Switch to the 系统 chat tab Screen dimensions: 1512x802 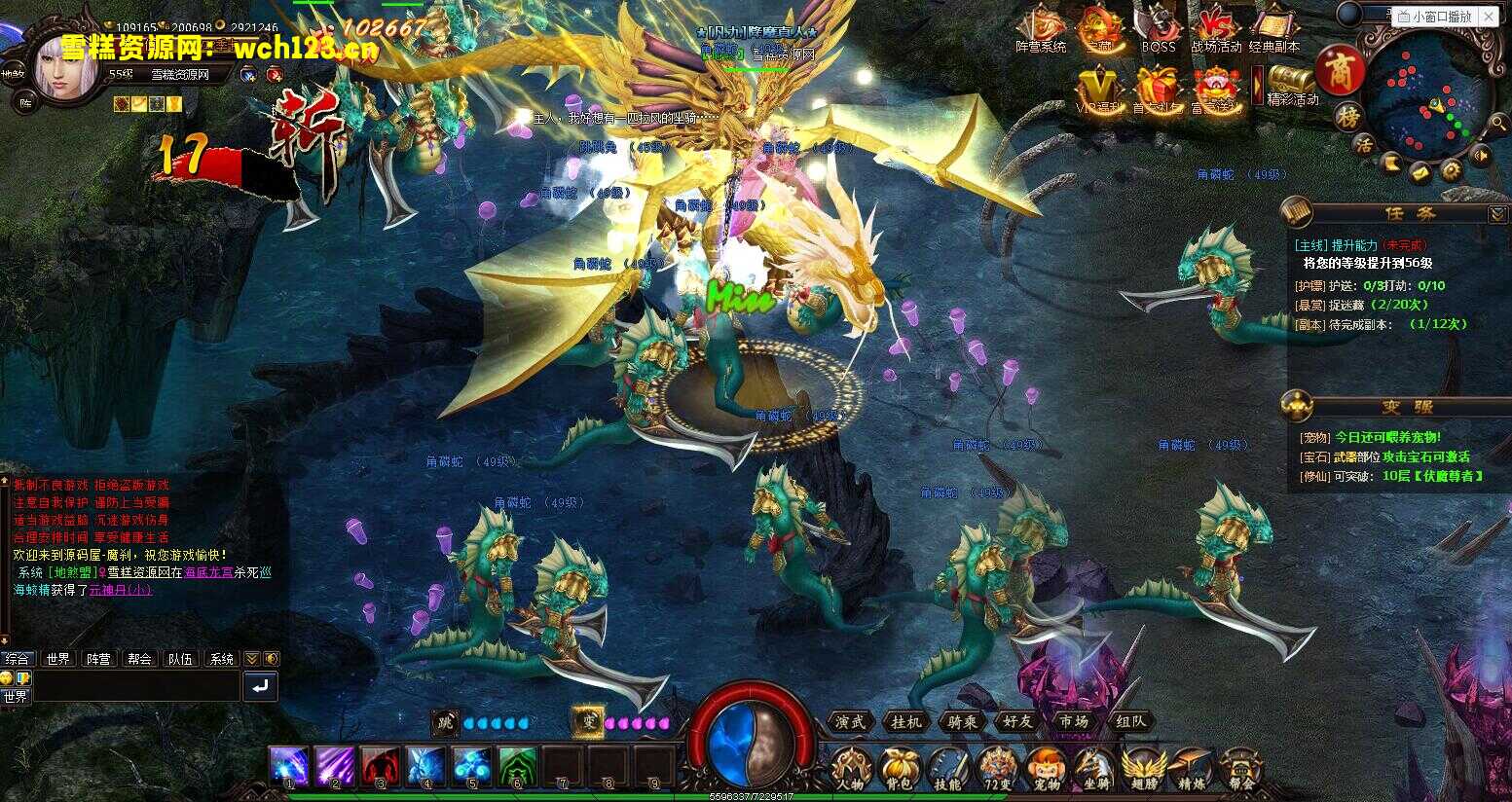(222, 659)
